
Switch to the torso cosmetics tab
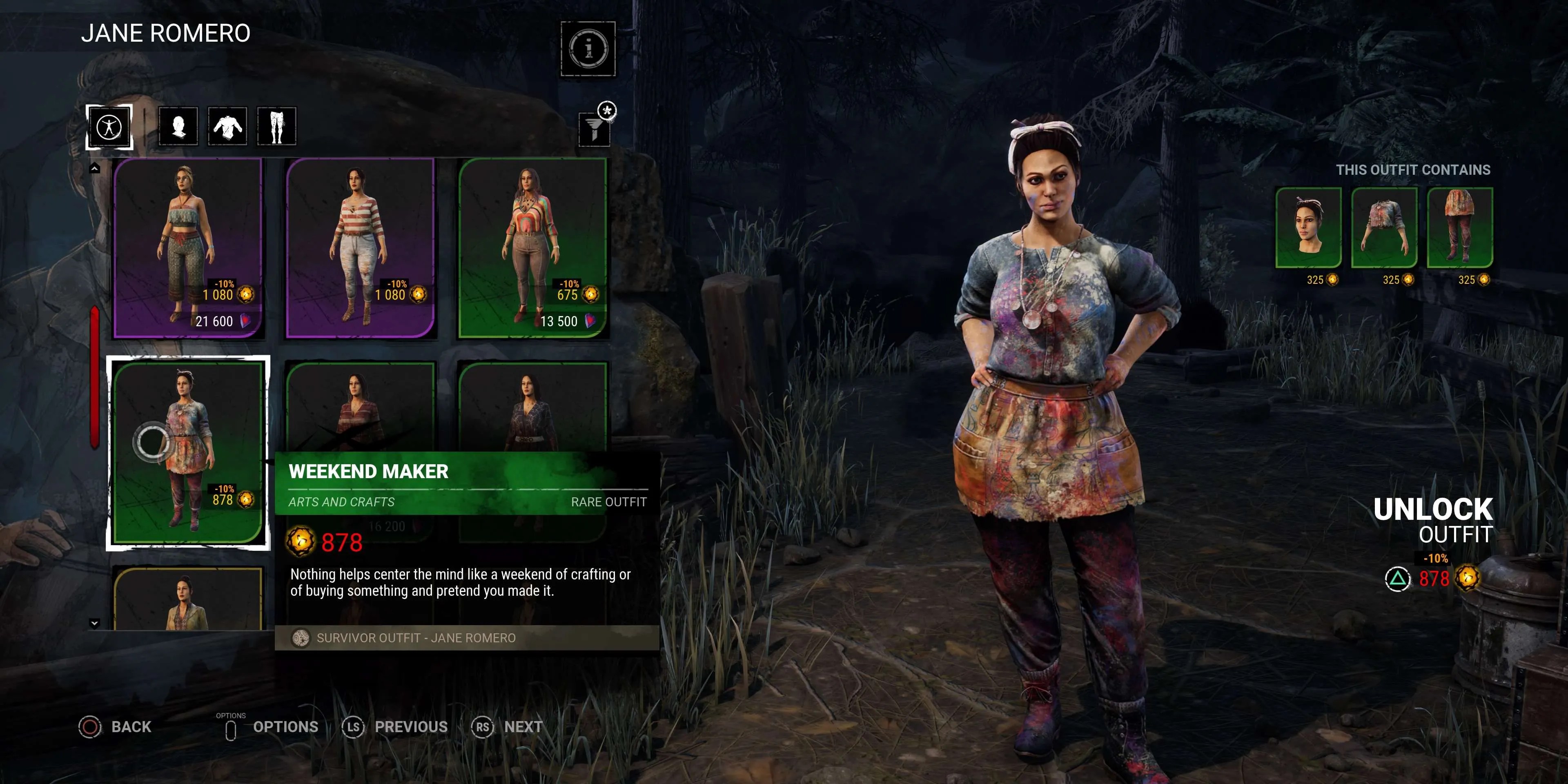228,127
